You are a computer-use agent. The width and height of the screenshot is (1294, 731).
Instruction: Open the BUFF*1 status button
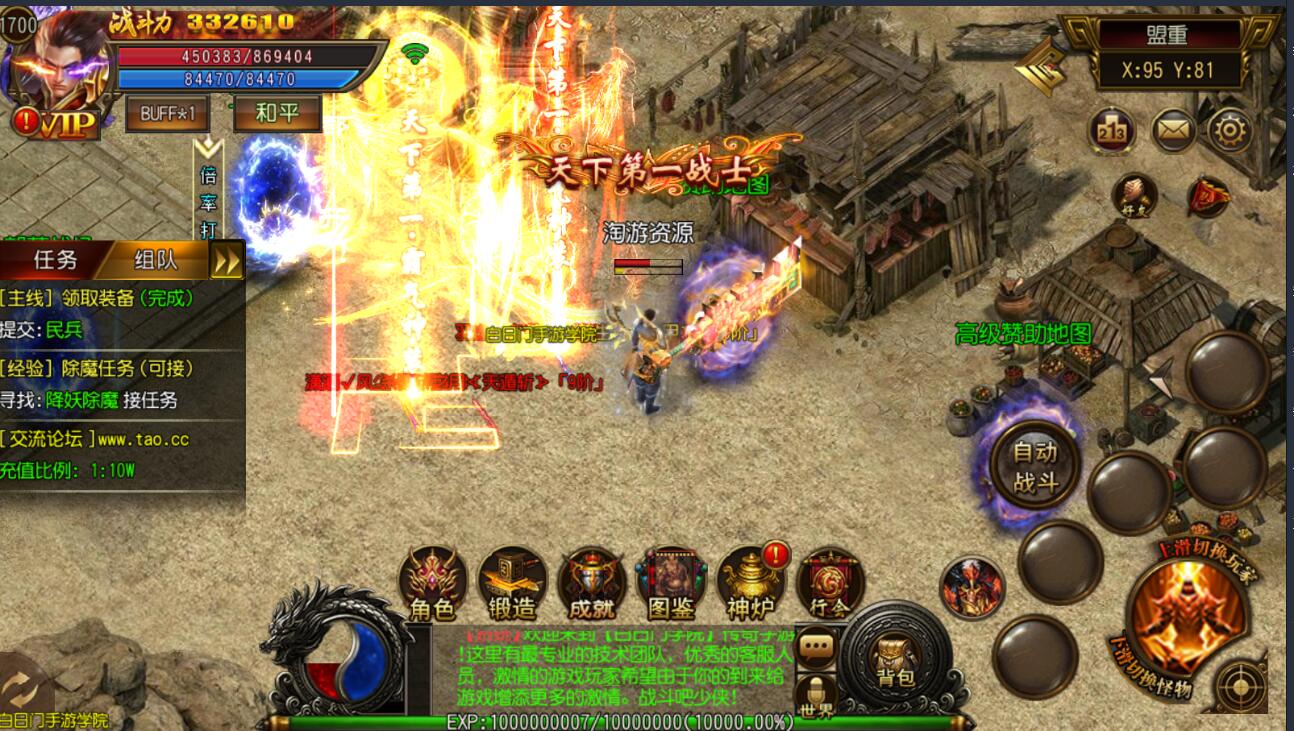click(167, 113)
